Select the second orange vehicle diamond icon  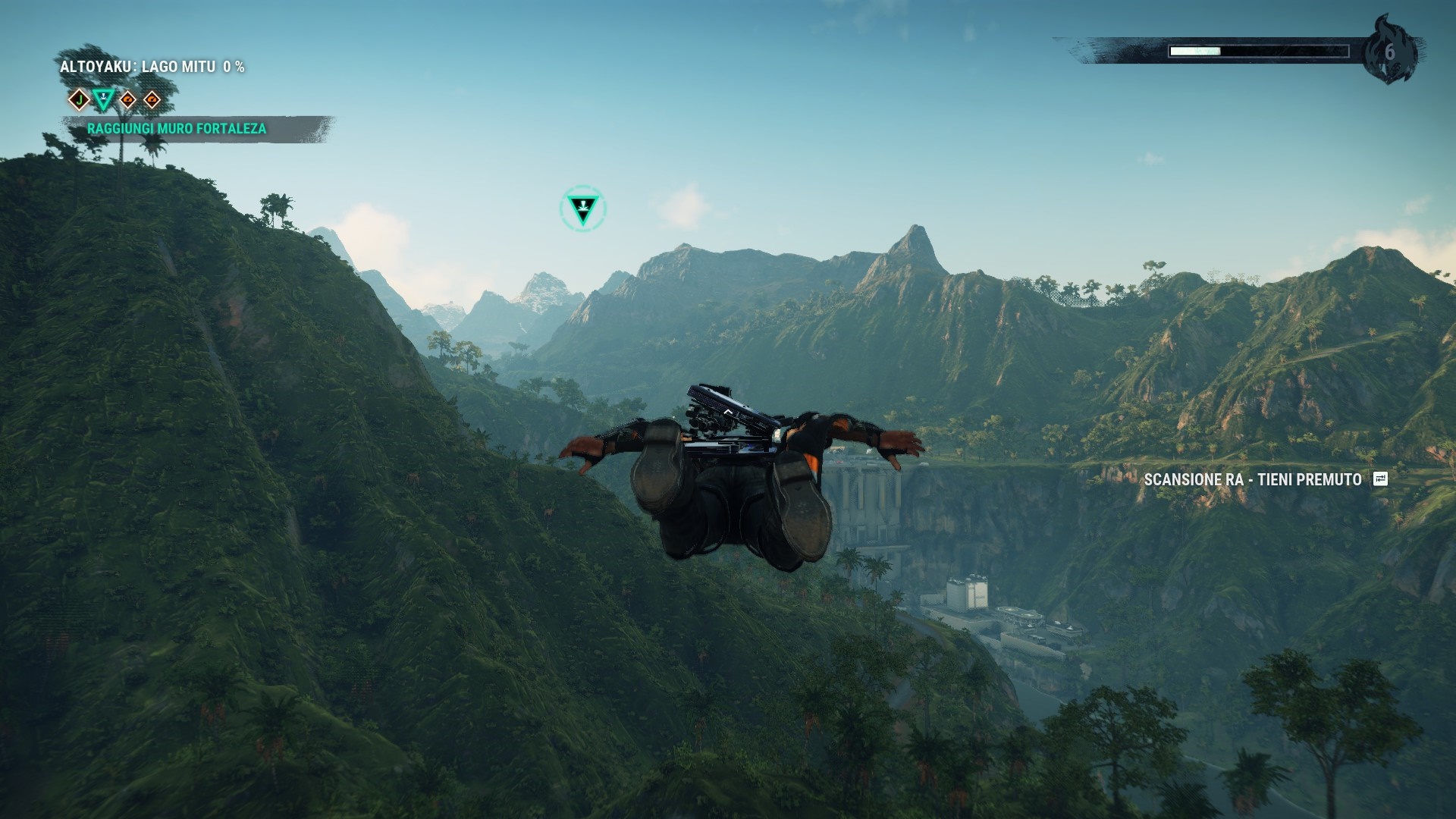[x=152, y=98]
